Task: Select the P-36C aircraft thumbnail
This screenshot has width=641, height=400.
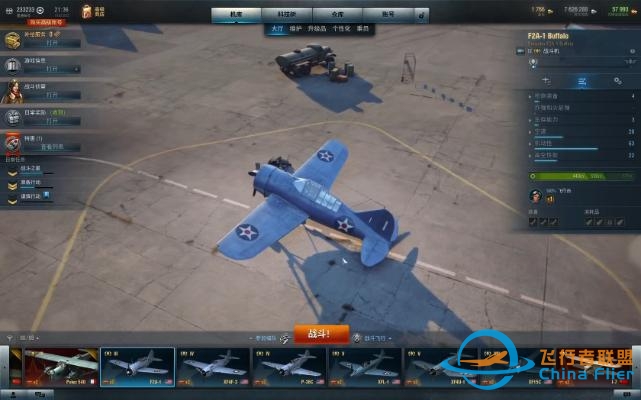Action: coord(287,368)
